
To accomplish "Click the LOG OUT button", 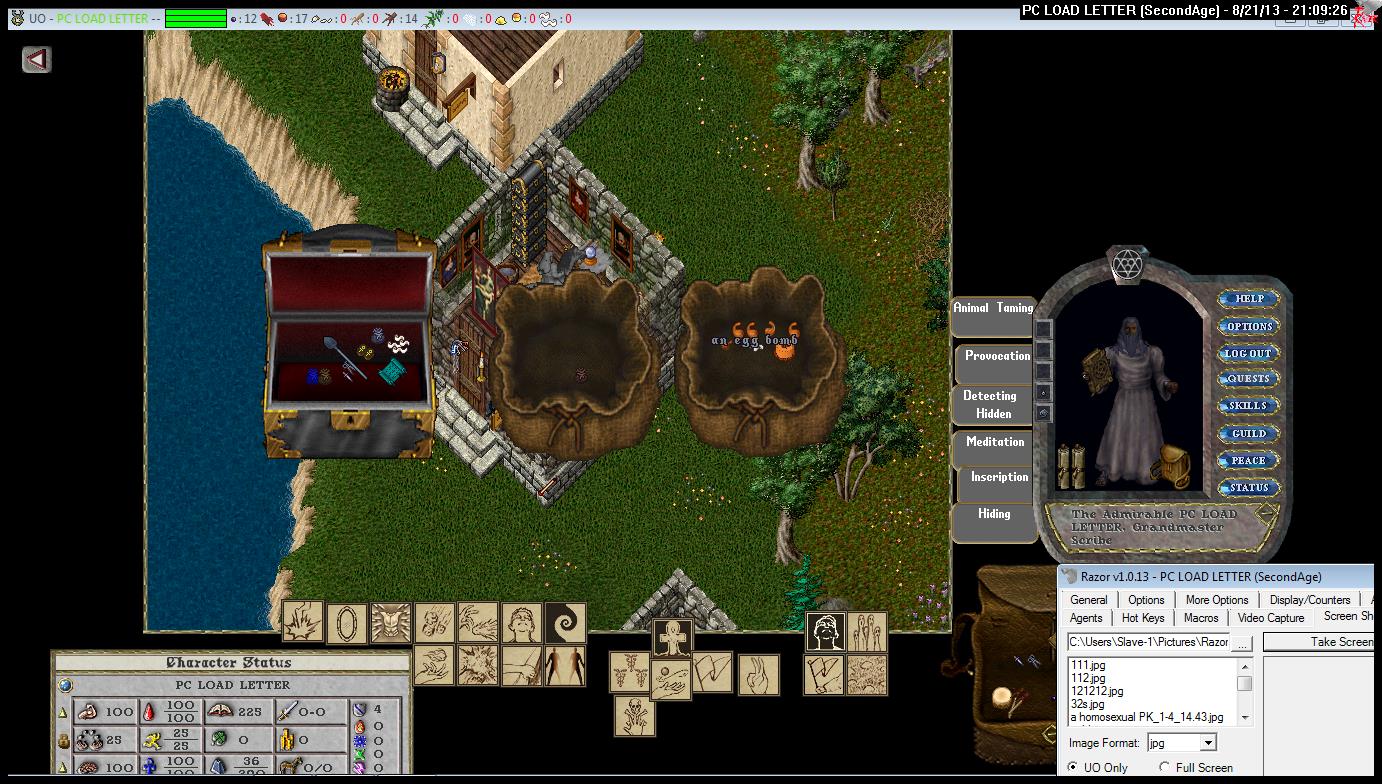I will pyautogui.click(x=1249, y=353).
